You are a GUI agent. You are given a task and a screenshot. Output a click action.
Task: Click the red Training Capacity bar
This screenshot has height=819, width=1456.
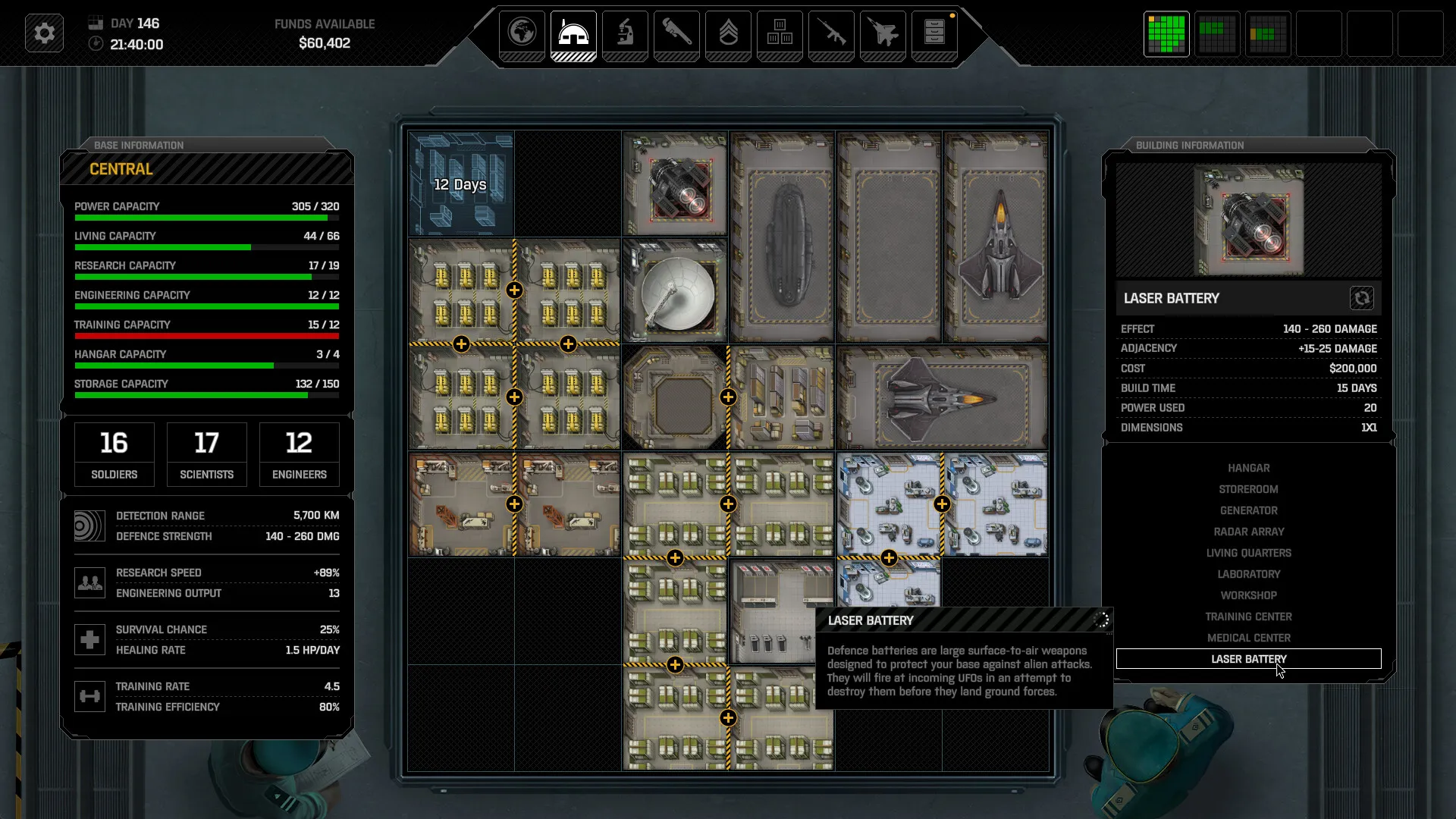[206, 335]
